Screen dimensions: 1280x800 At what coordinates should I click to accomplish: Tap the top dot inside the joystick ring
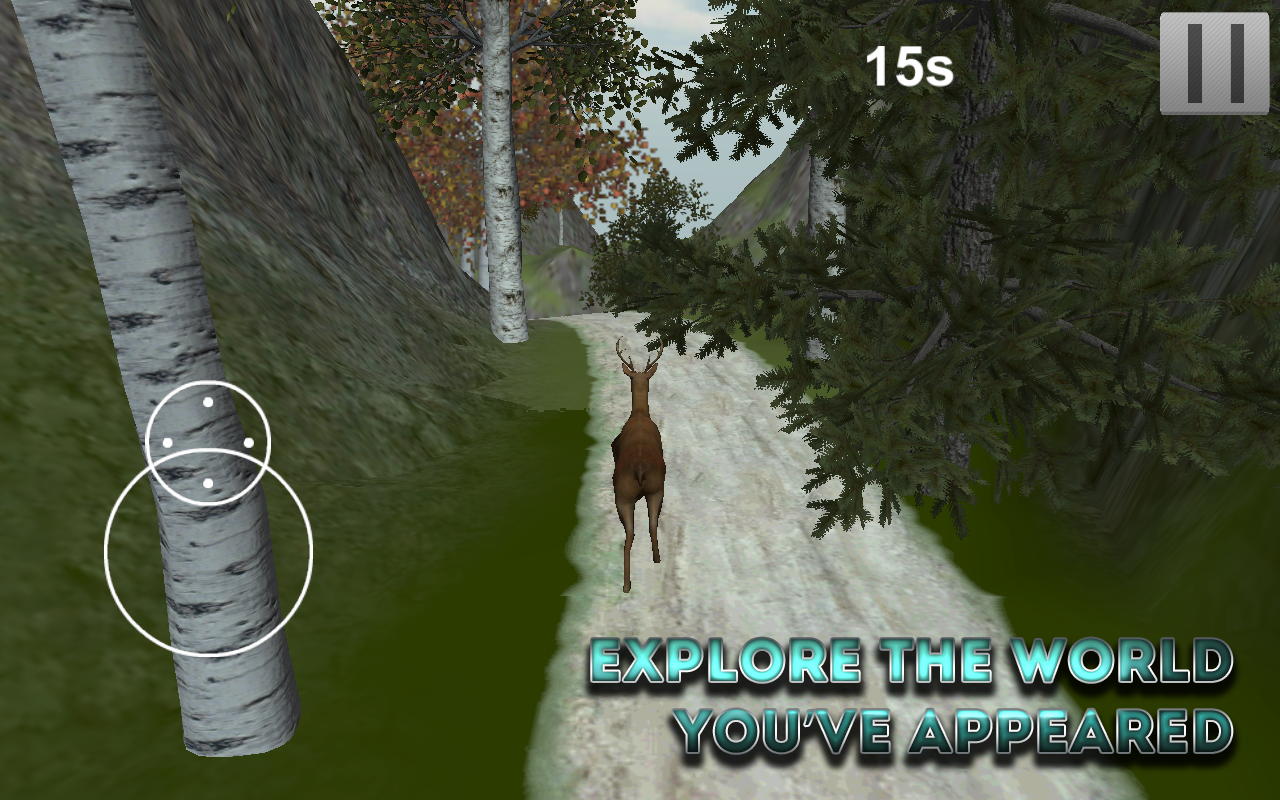208,403
